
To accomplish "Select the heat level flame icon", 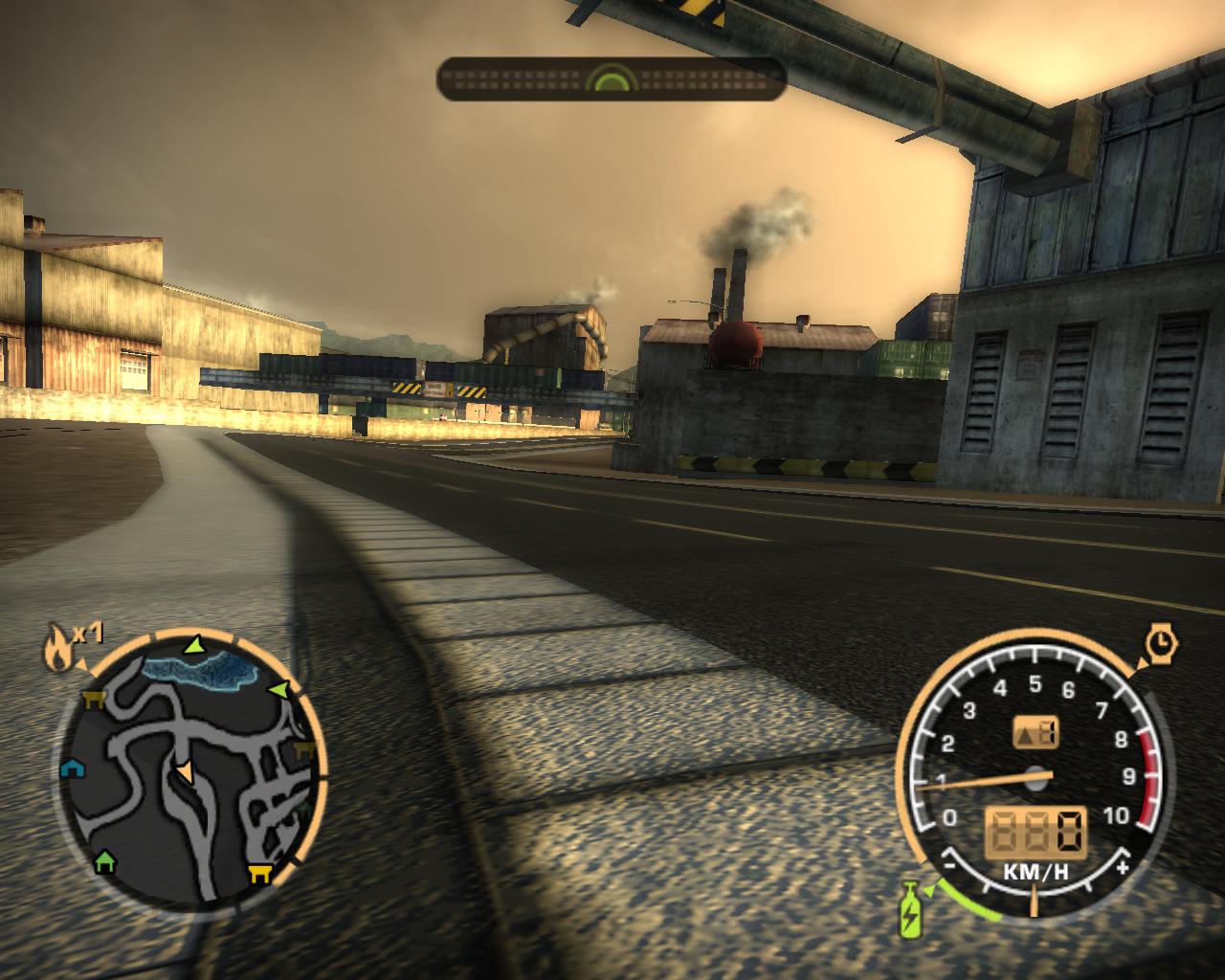I will pyautogui.click(x=56, y=648).
